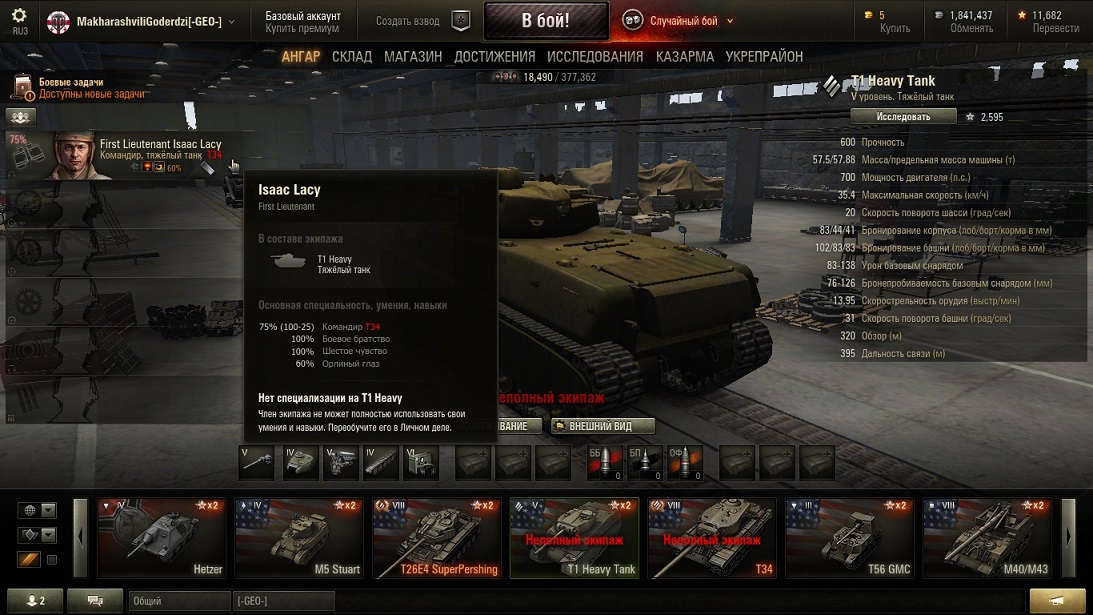Image resolution: width=1093 pixels, height=615 pixels.
Task: Open the УКРЕПРАЙОН stronghold tab
Action: 764,57
